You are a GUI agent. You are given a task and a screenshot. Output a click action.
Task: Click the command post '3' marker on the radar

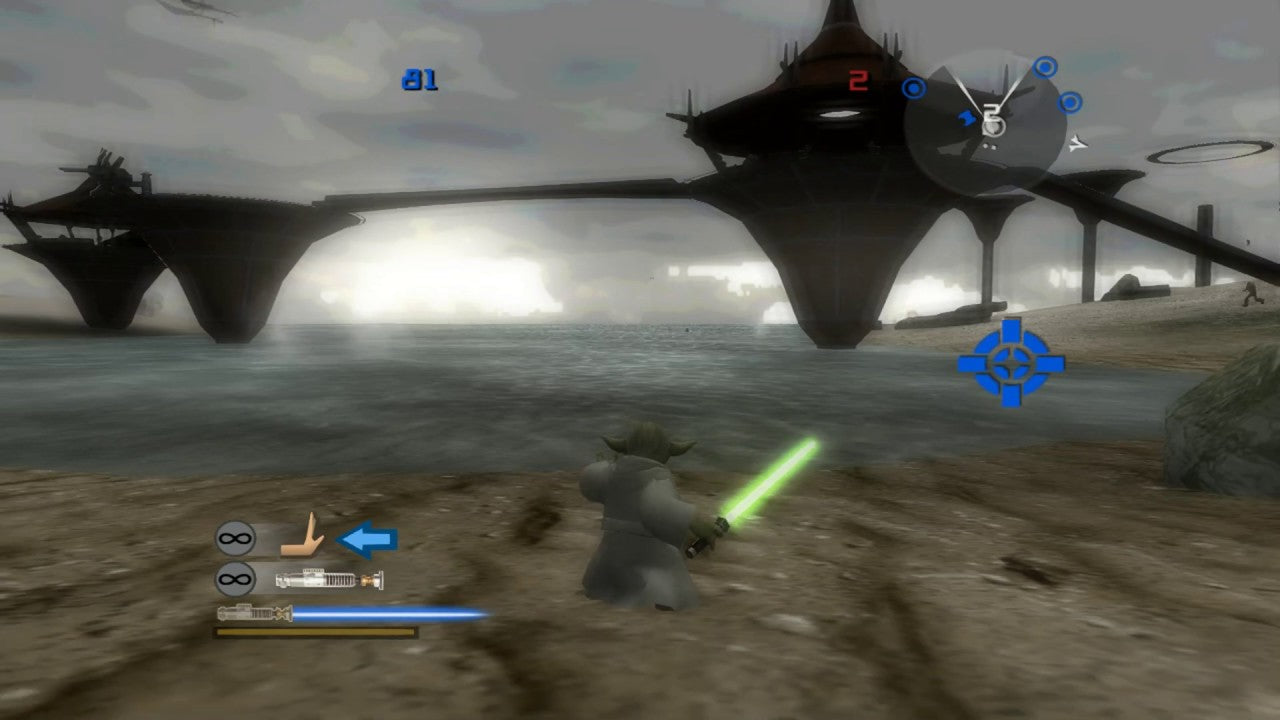click(993, 120)
